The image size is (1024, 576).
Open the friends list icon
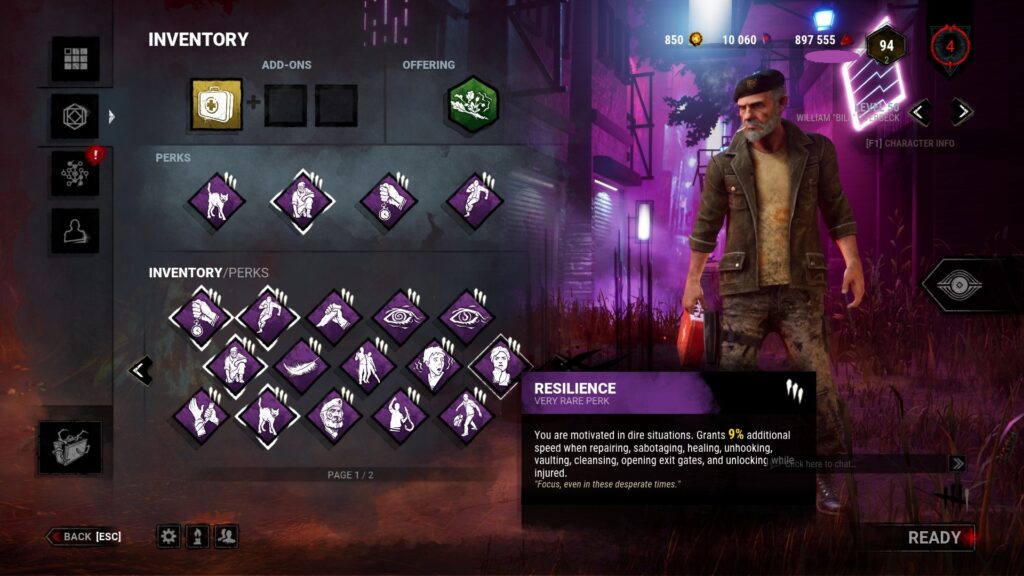click(227, 537)
